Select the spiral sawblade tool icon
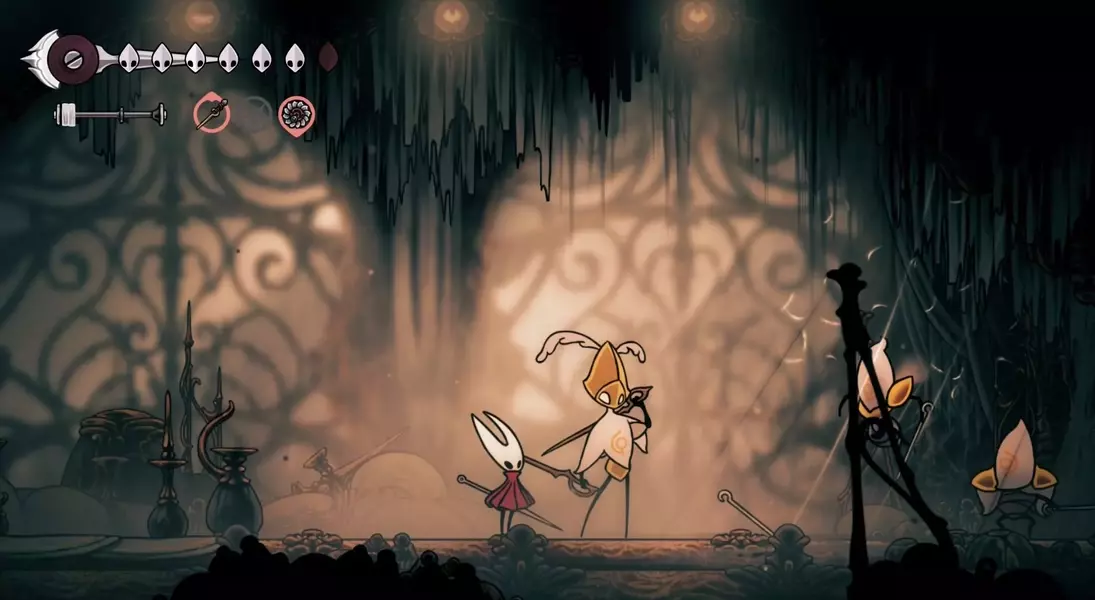The width and height of the screenshot is (1095, 600). (295, 114)
